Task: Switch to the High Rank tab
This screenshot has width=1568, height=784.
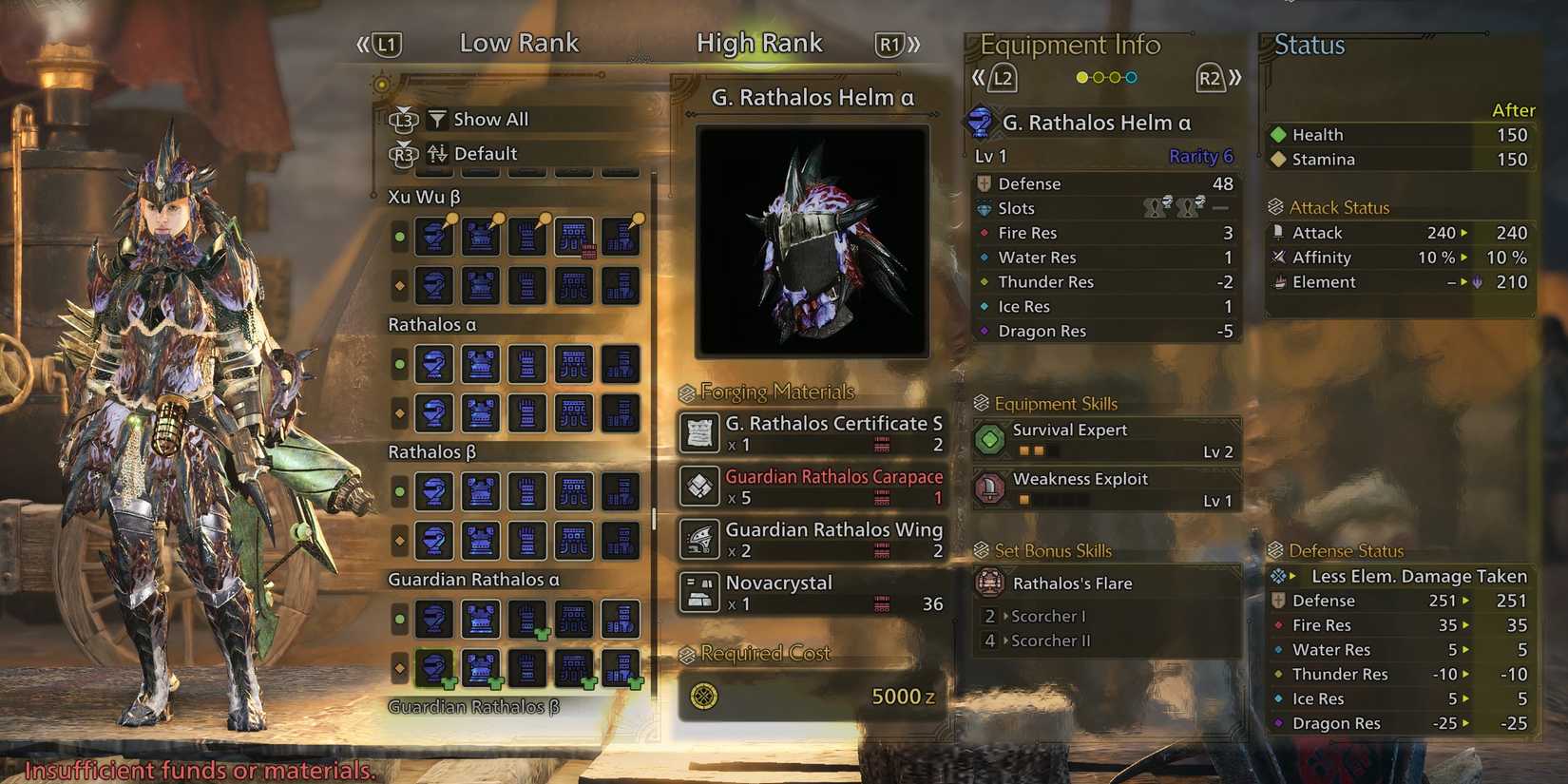Action: tap(759, 43)
